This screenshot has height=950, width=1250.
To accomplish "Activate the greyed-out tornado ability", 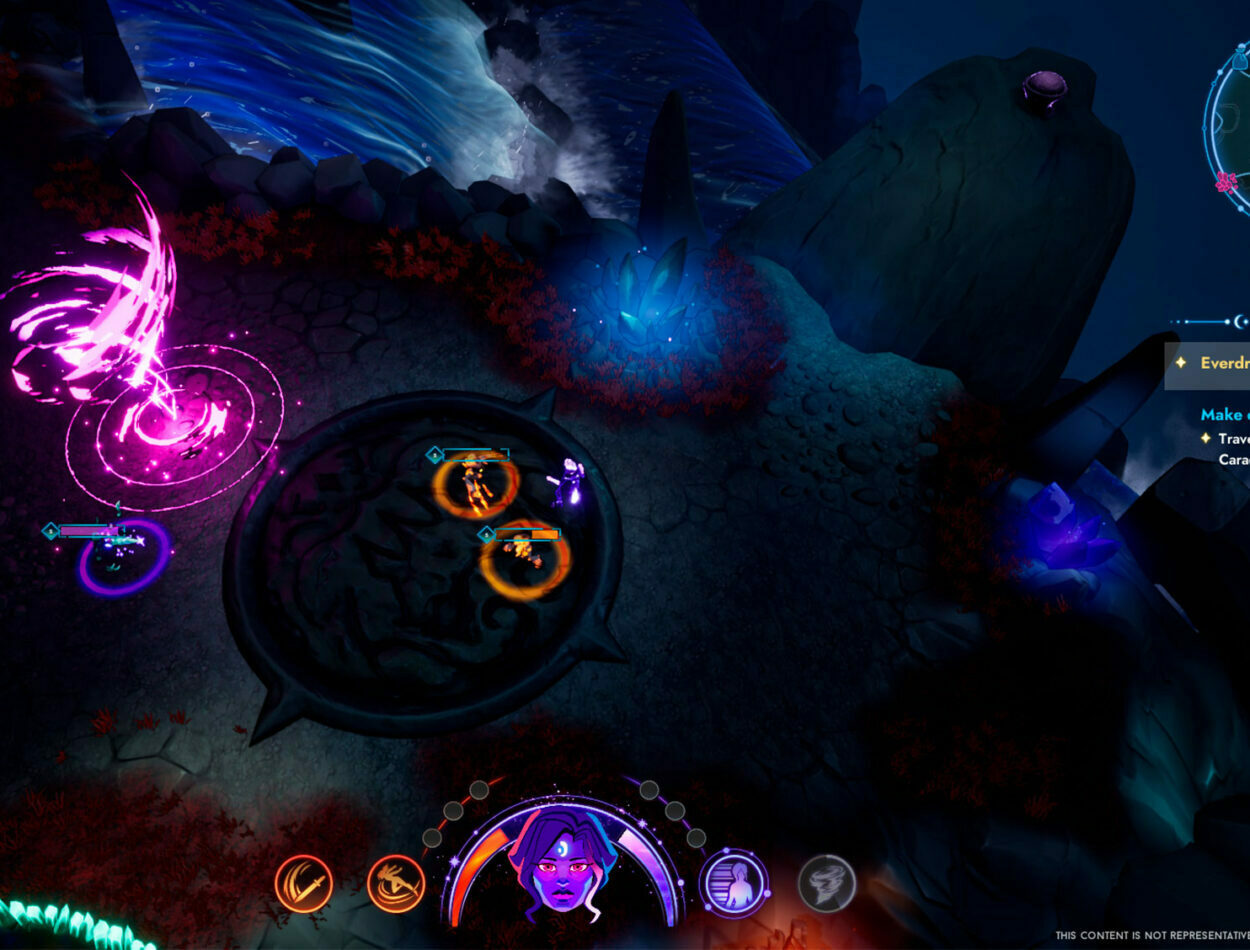I will coord(827,884).
